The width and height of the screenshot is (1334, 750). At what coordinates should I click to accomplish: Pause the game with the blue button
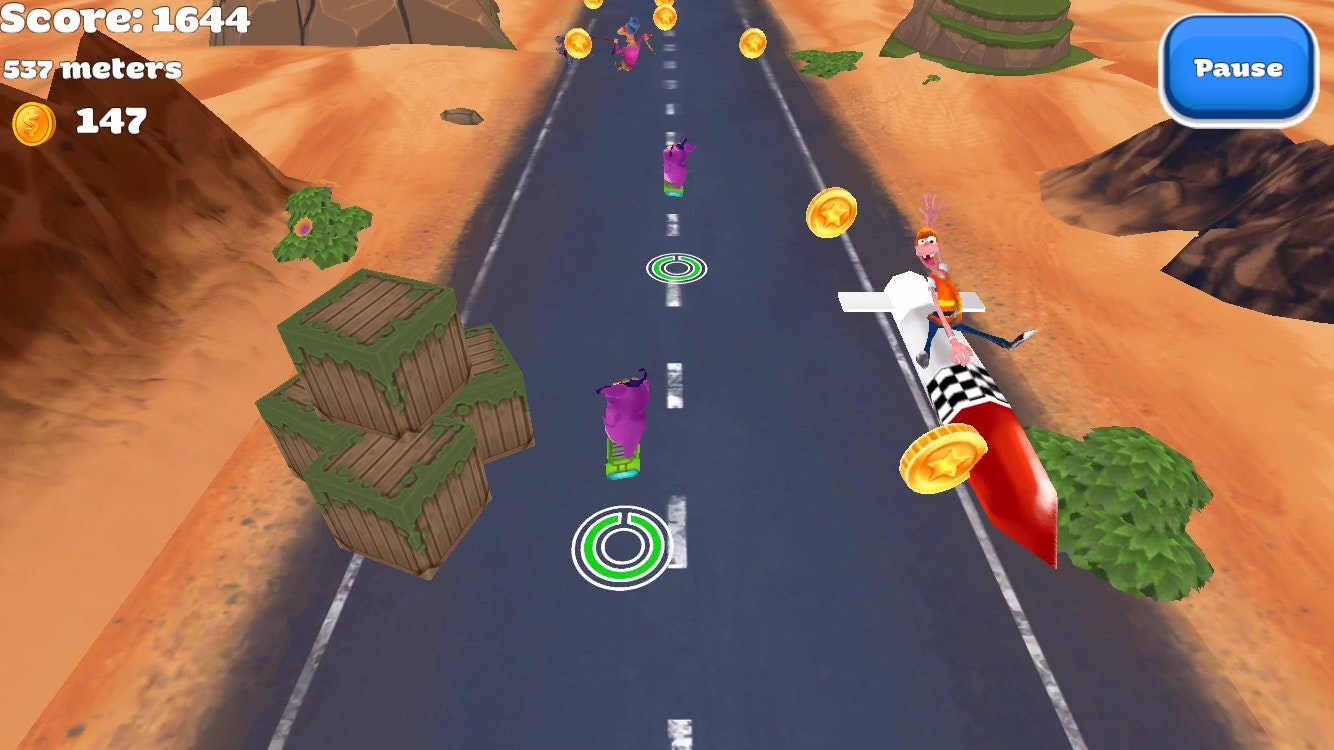pos(1238,69)
